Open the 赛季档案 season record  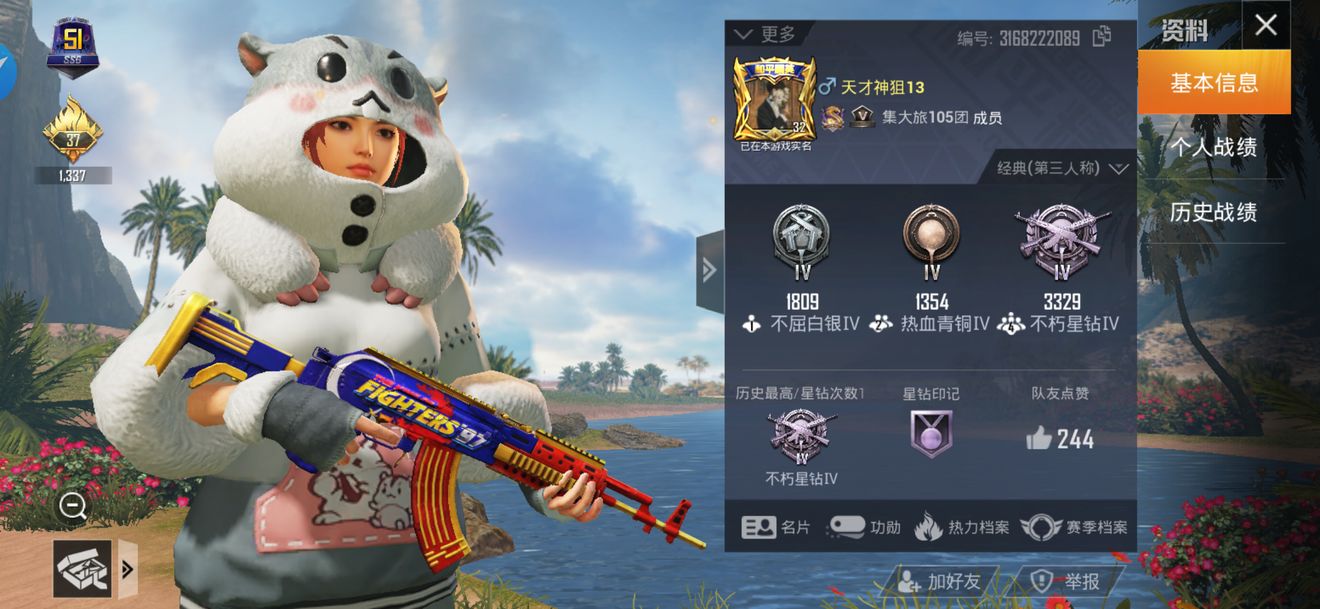(1075, 527)
